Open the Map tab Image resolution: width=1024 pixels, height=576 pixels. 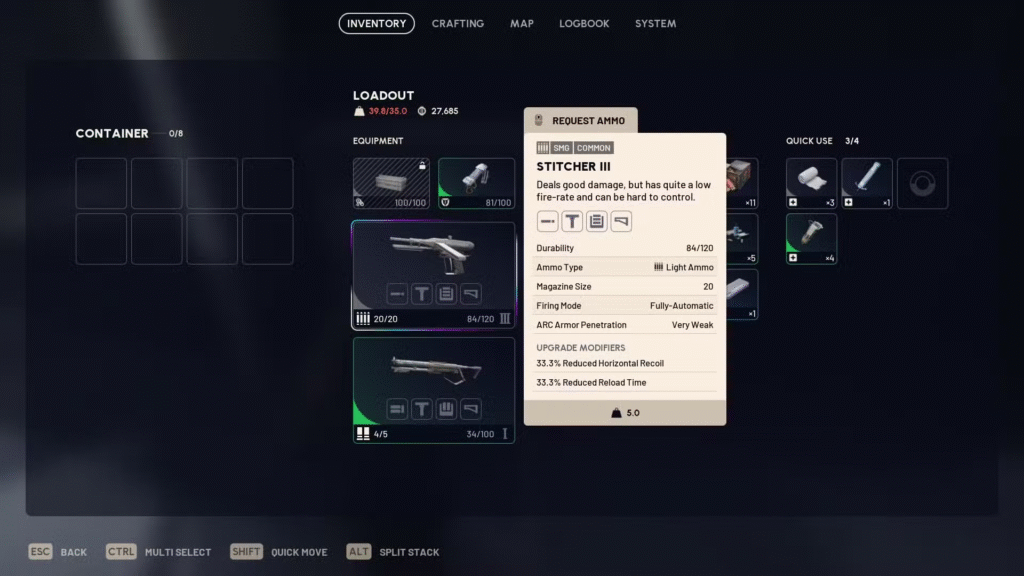pyautogui.click(x=521, y=23)
